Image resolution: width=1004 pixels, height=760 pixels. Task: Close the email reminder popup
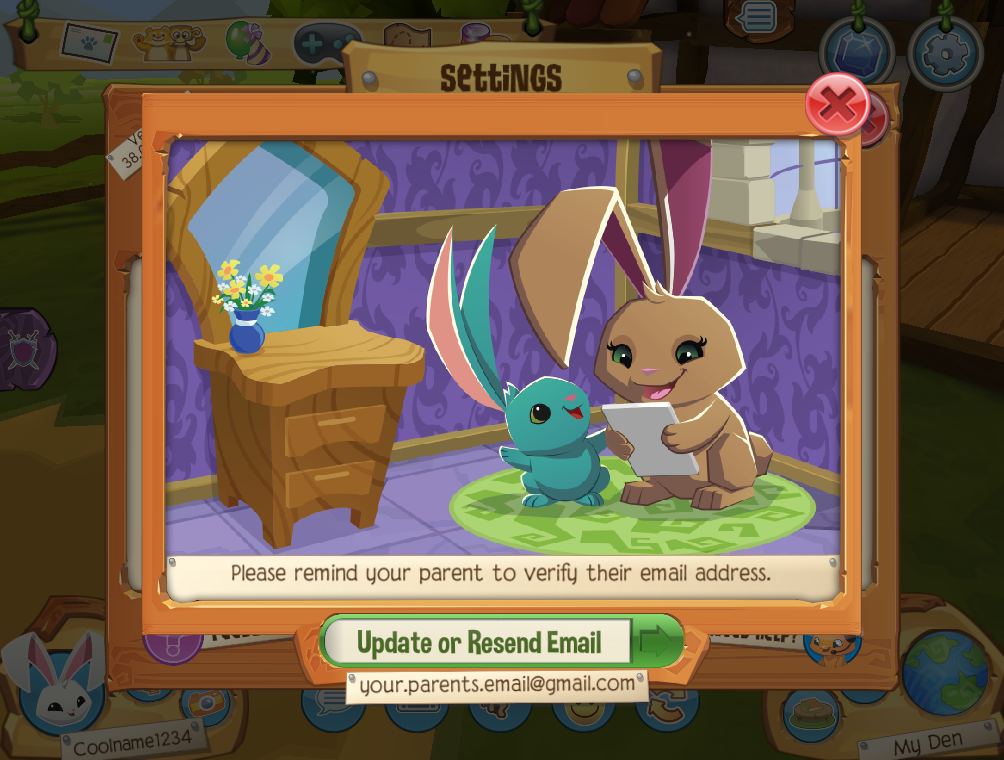click(837, 104)
